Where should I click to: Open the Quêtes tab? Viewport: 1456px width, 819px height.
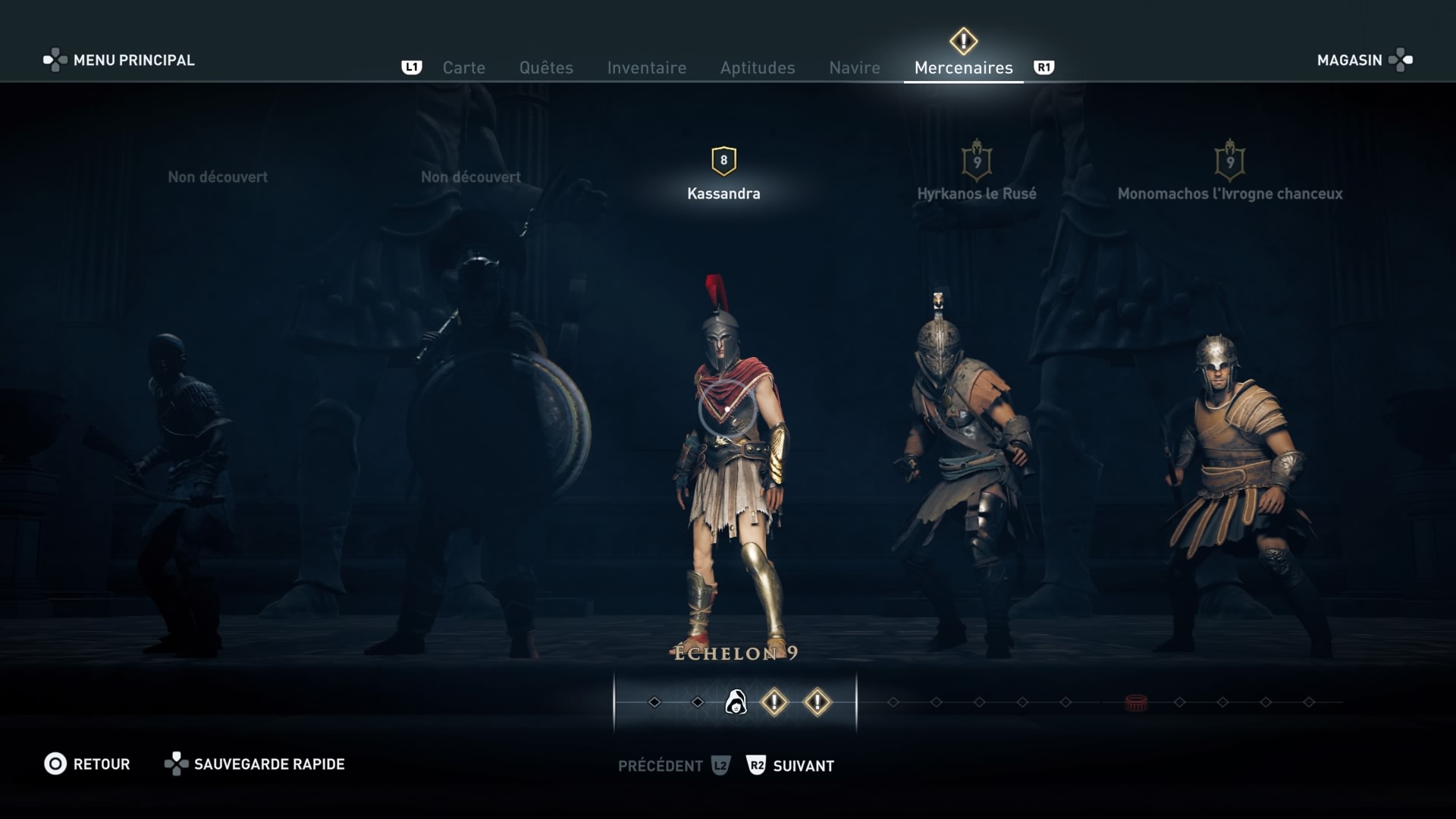click(546, 67)
